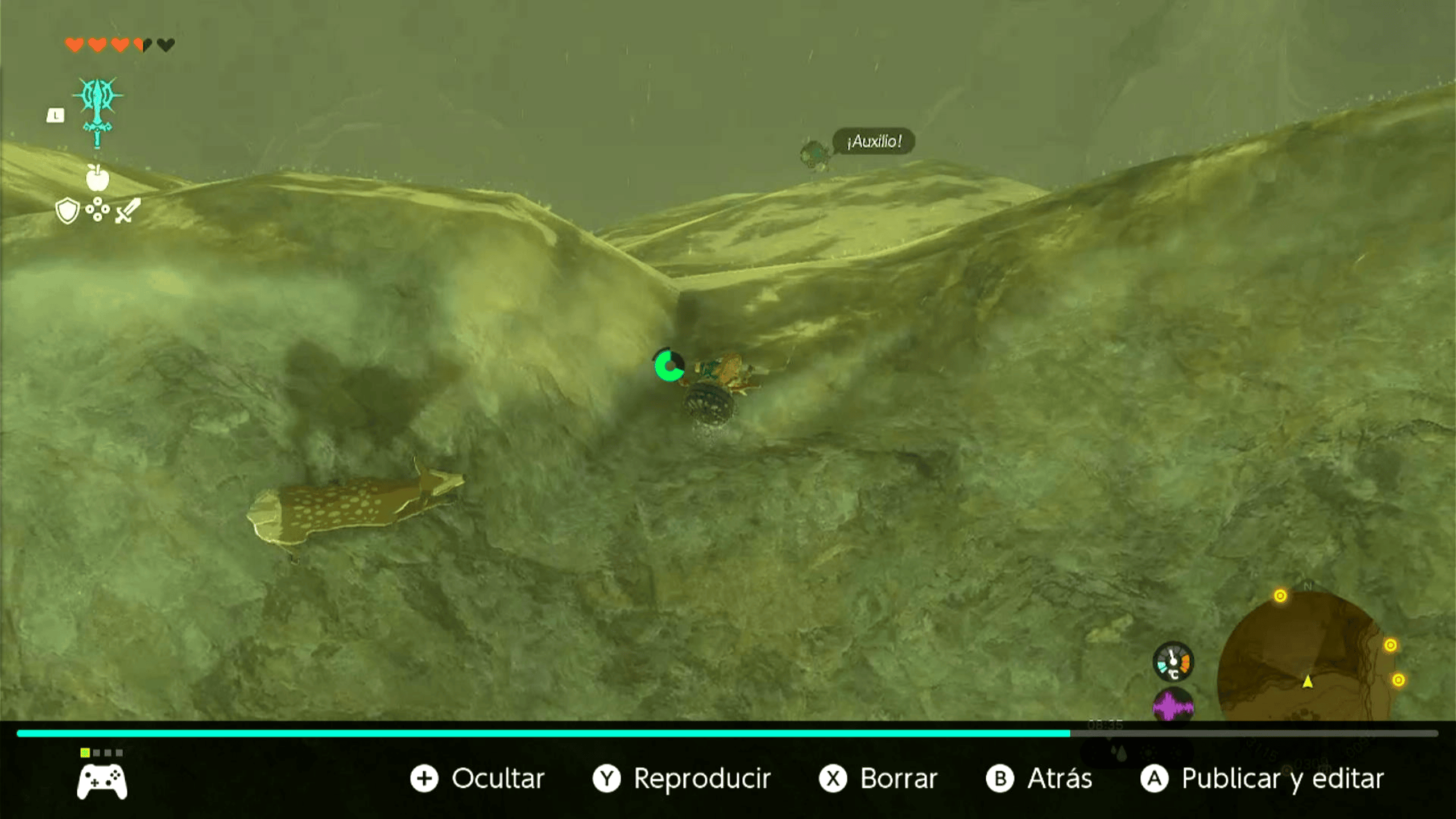Choose Reproducir to play the clip

681,779
